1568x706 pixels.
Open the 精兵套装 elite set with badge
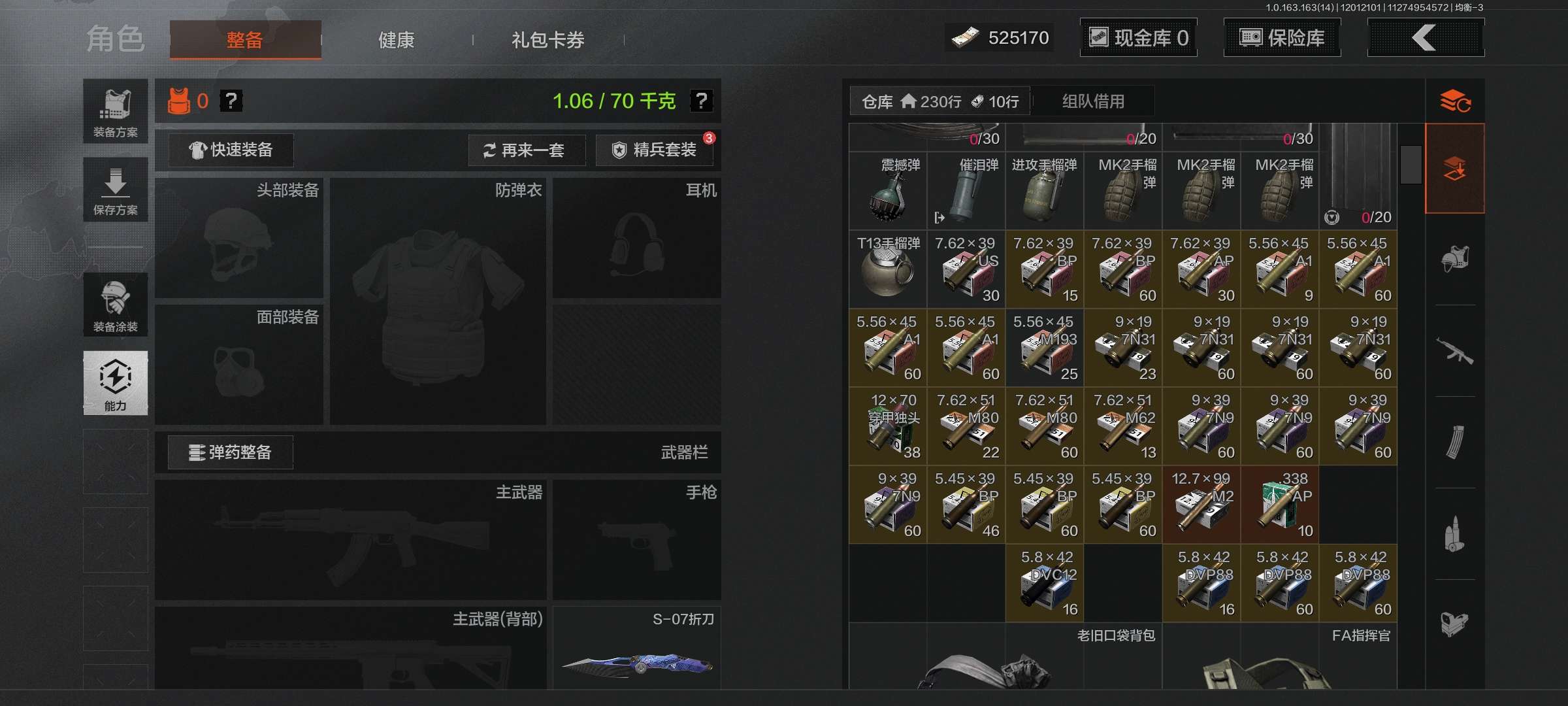pyautogui.click(x=653, y=150)
